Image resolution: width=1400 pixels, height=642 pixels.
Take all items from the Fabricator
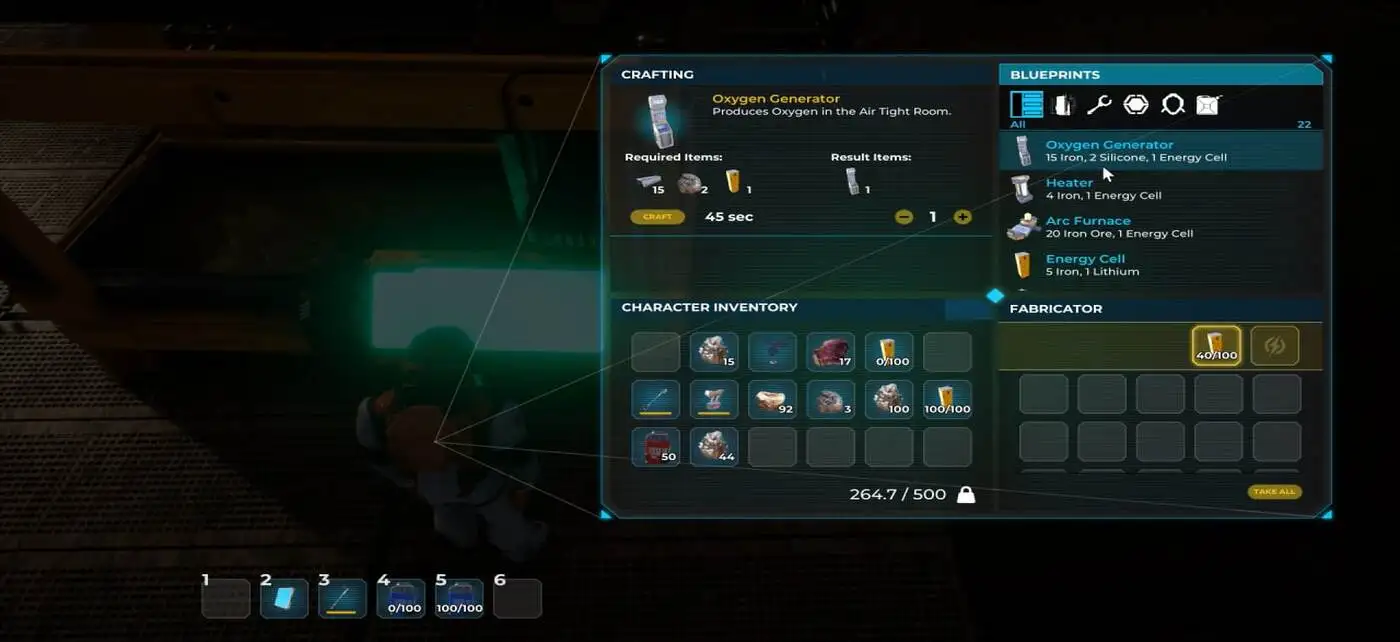(1274, 492)
